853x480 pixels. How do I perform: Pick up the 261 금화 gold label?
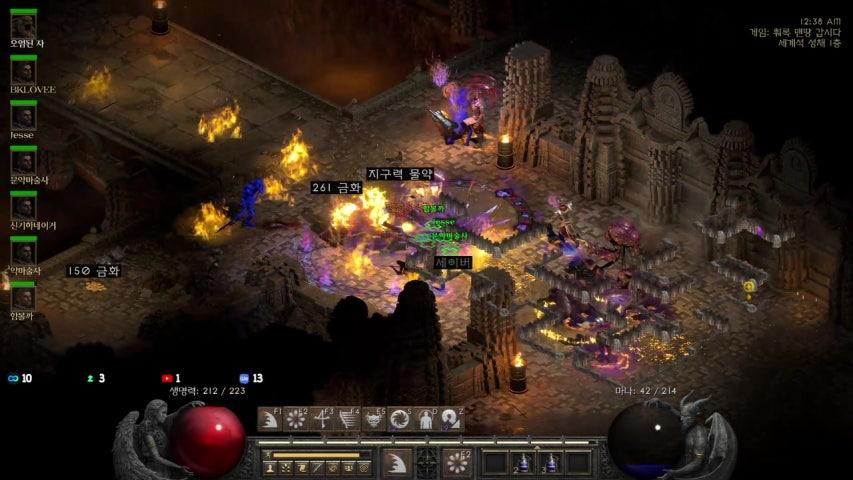pyautogui.click(x=336, y=188)
